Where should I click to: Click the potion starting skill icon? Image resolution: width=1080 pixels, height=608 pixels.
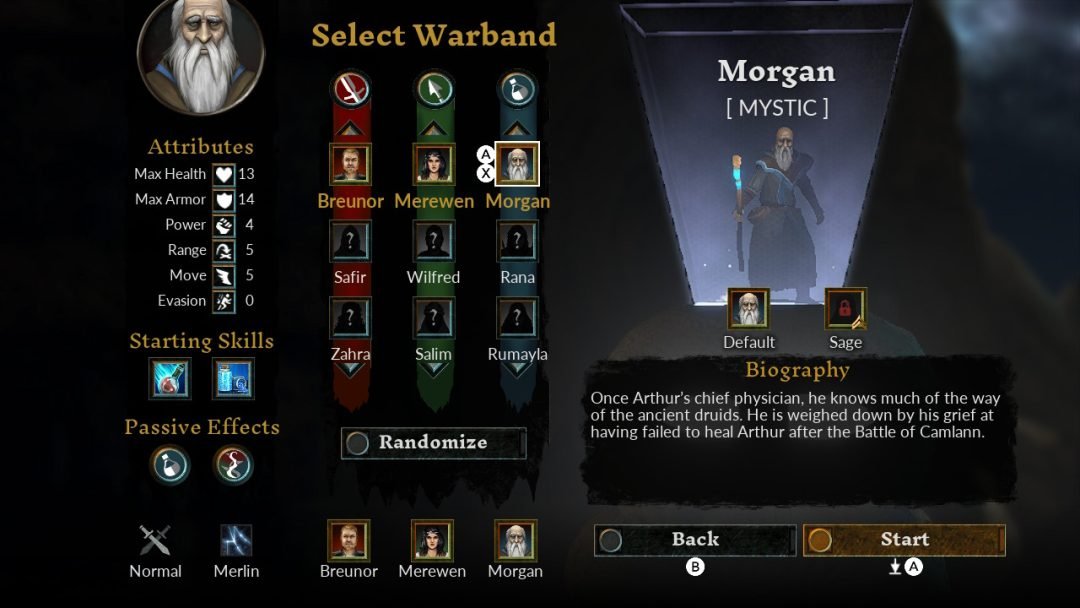click(x=170, y=379)
